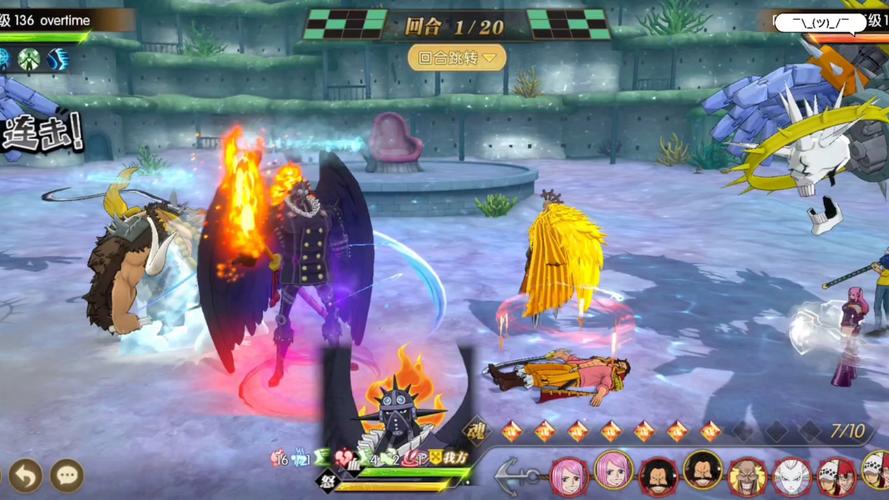This screenshot has width=889, height=500.
Task: Tap the back arrow button
Action: 26,476
